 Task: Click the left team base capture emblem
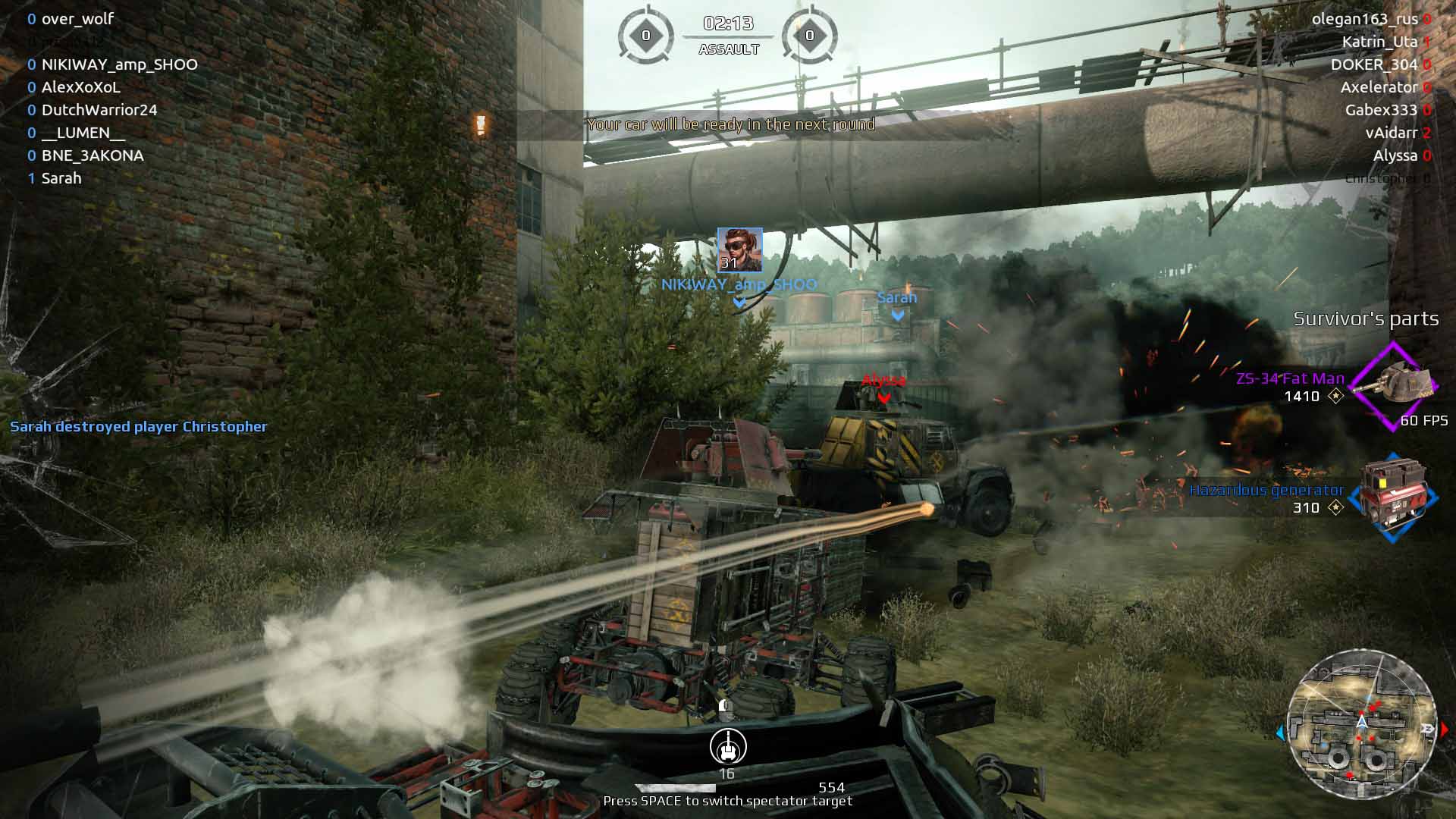[646, 35]
